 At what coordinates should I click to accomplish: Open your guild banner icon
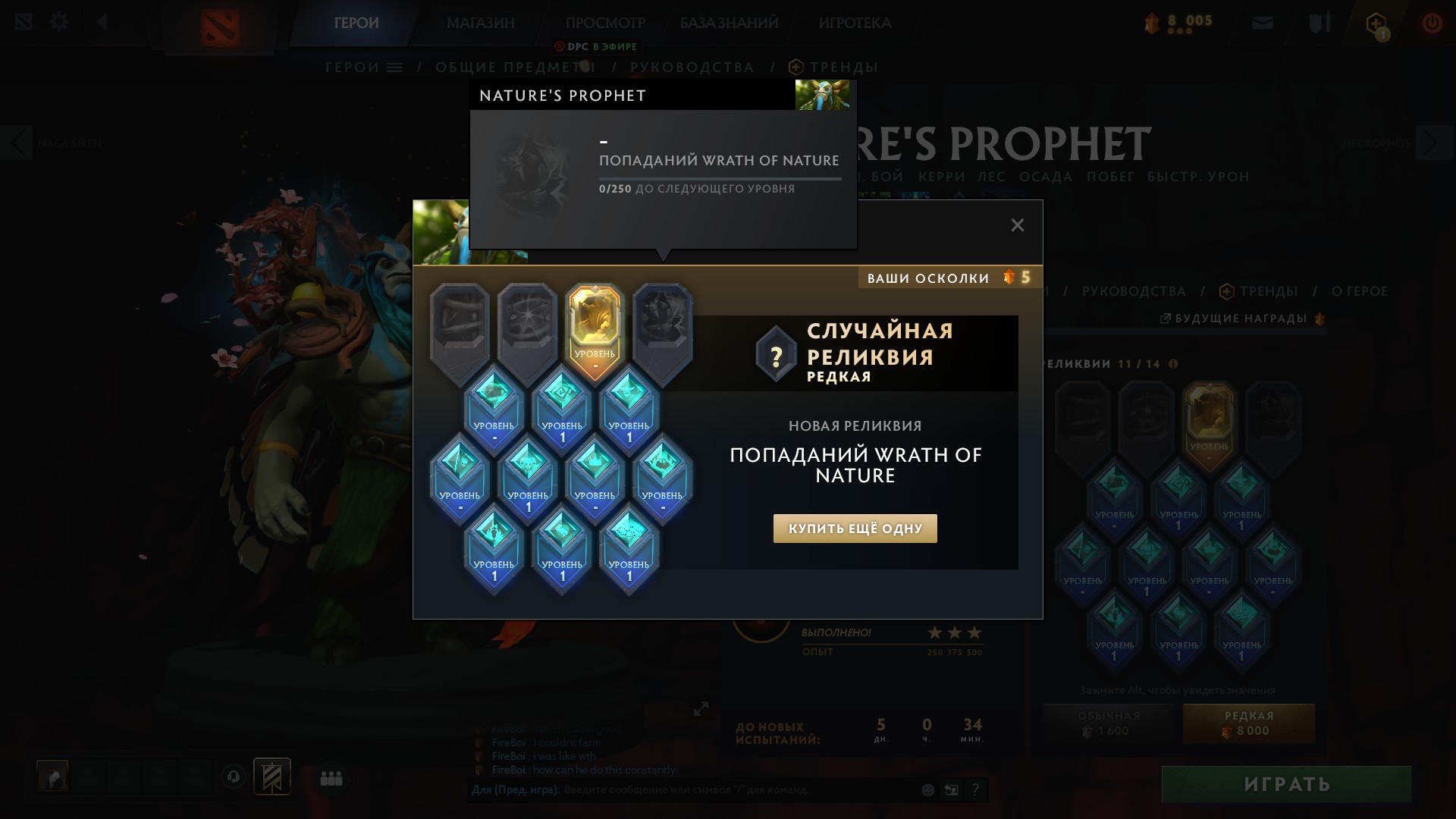(x=271, y=777)
